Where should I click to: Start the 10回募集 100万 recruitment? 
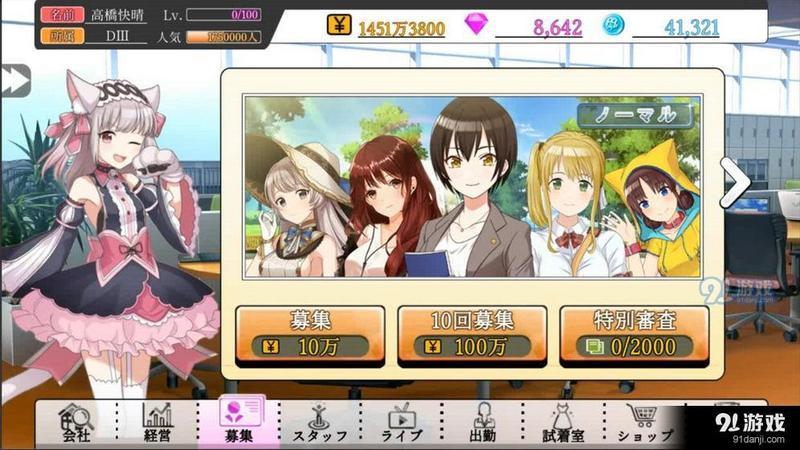point(472,333)
